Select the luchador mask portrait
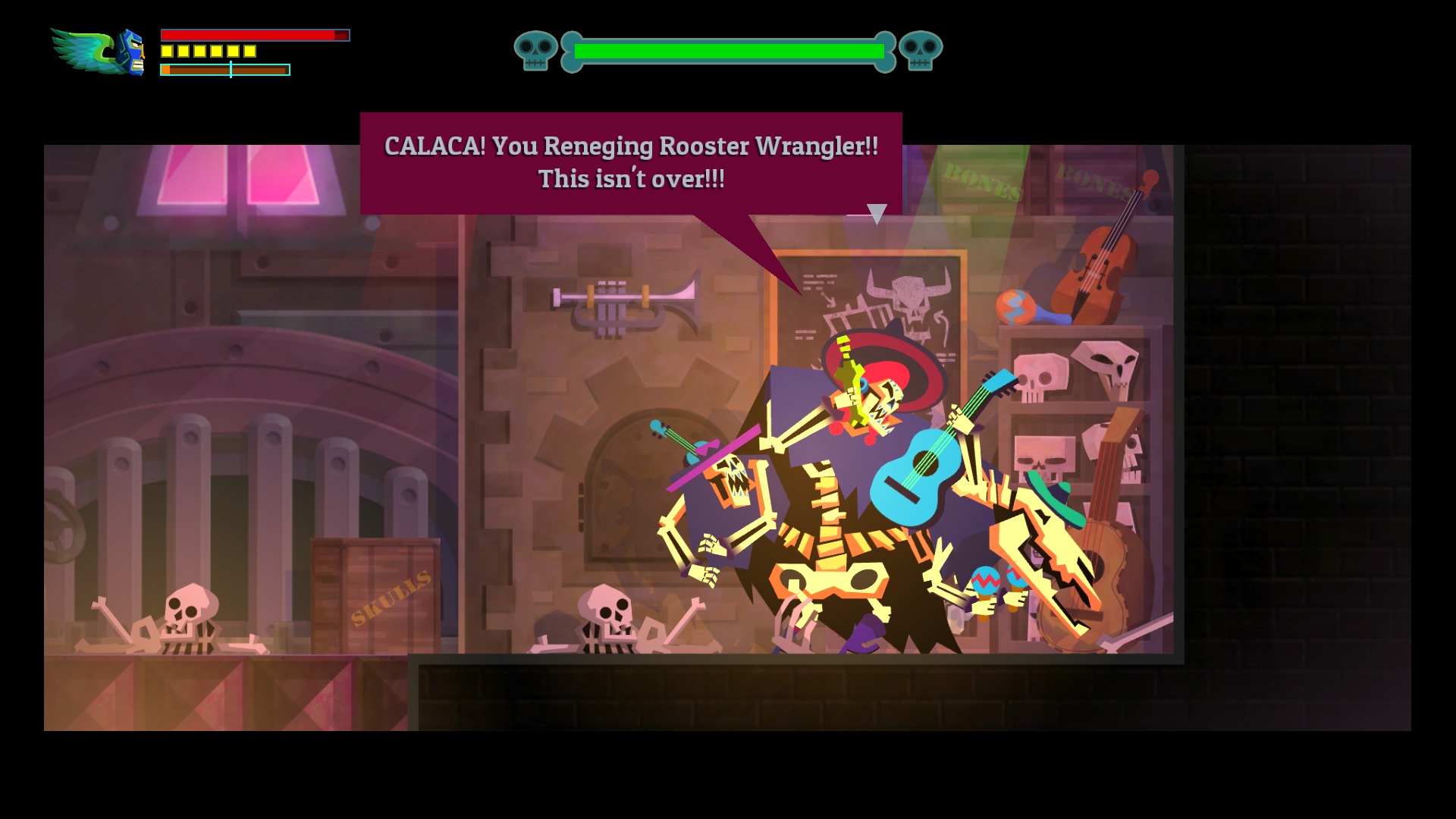The width and height of the screenshot is (1456, 819). click(132, 52)
